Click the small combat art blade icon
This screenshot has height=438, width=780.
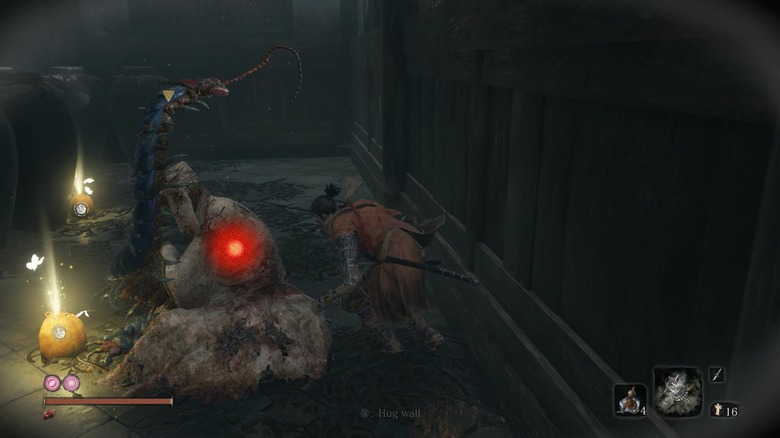717,374
